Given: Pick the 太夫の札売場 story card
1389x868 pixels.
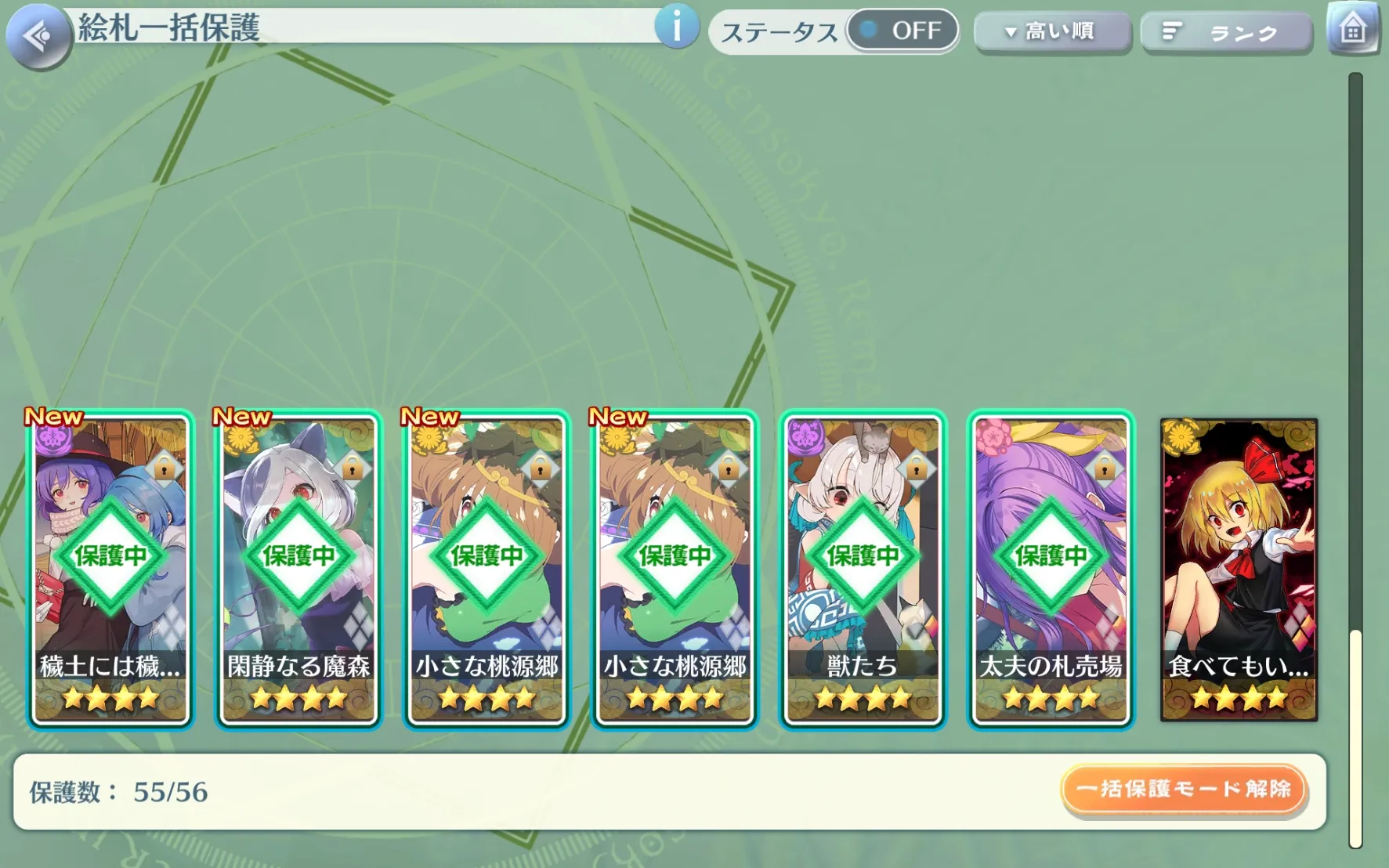Looking at the screenshot, I should (1051, 570).
